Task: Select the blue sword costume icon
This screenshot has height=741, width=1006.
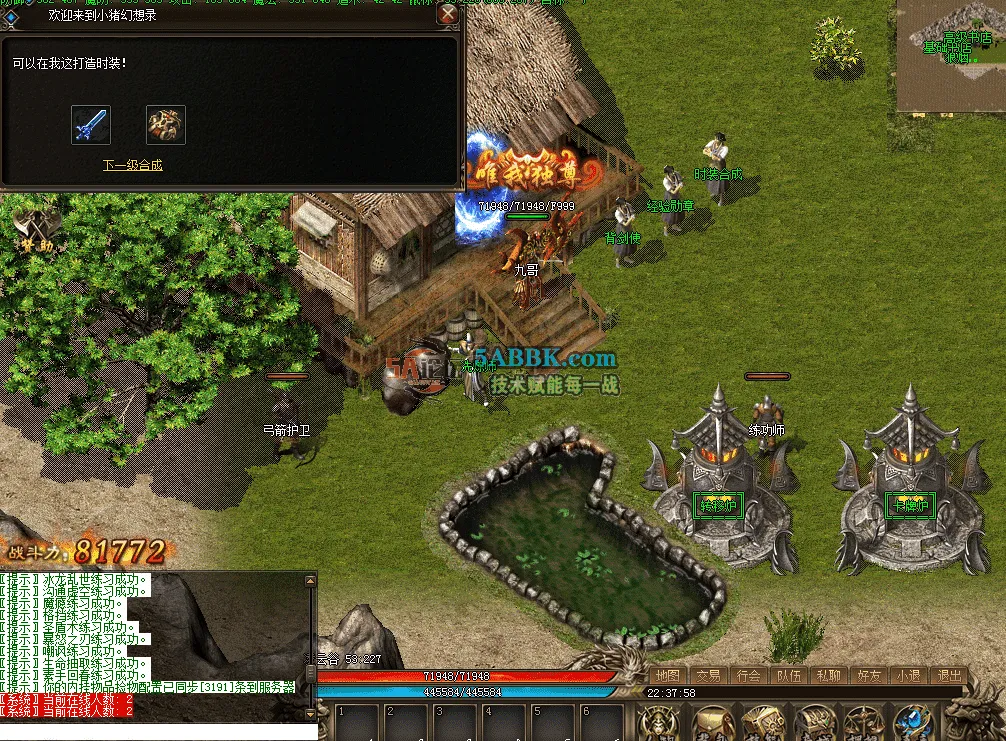Action: [x=91, y=125]
